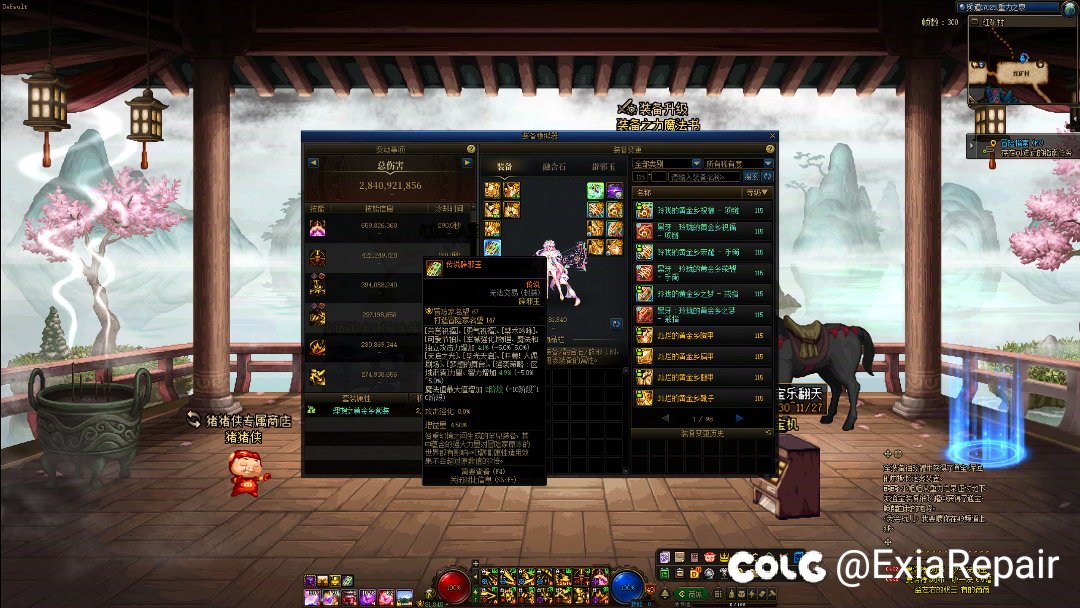Go to next equipment list page
This screenshot has width=1080, height=608.
(x=739, y=418)
